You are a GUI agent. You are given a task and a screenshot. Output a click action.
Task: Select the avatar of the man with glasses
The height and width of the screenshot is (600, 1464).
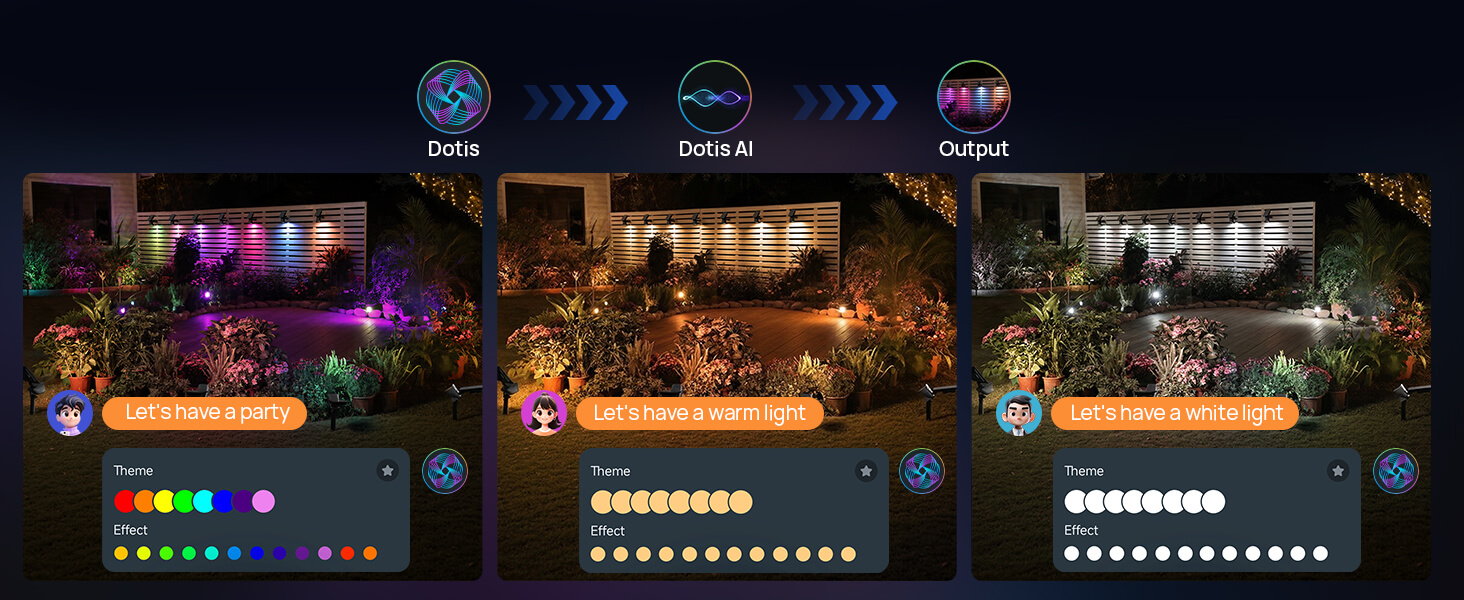(x=1019, y=413)
